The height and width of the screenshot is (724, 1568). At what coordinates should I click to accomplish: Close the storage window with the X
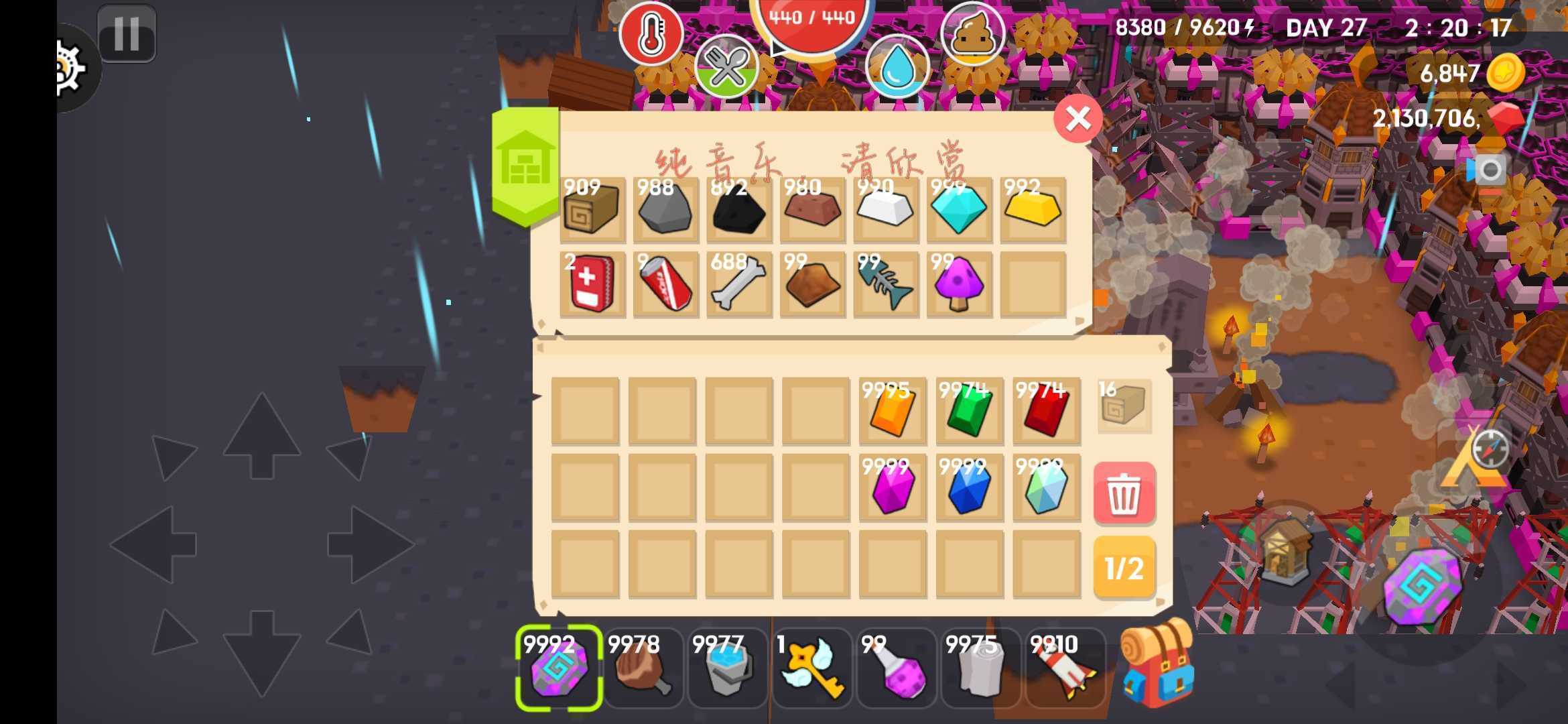click(1078, 118)
